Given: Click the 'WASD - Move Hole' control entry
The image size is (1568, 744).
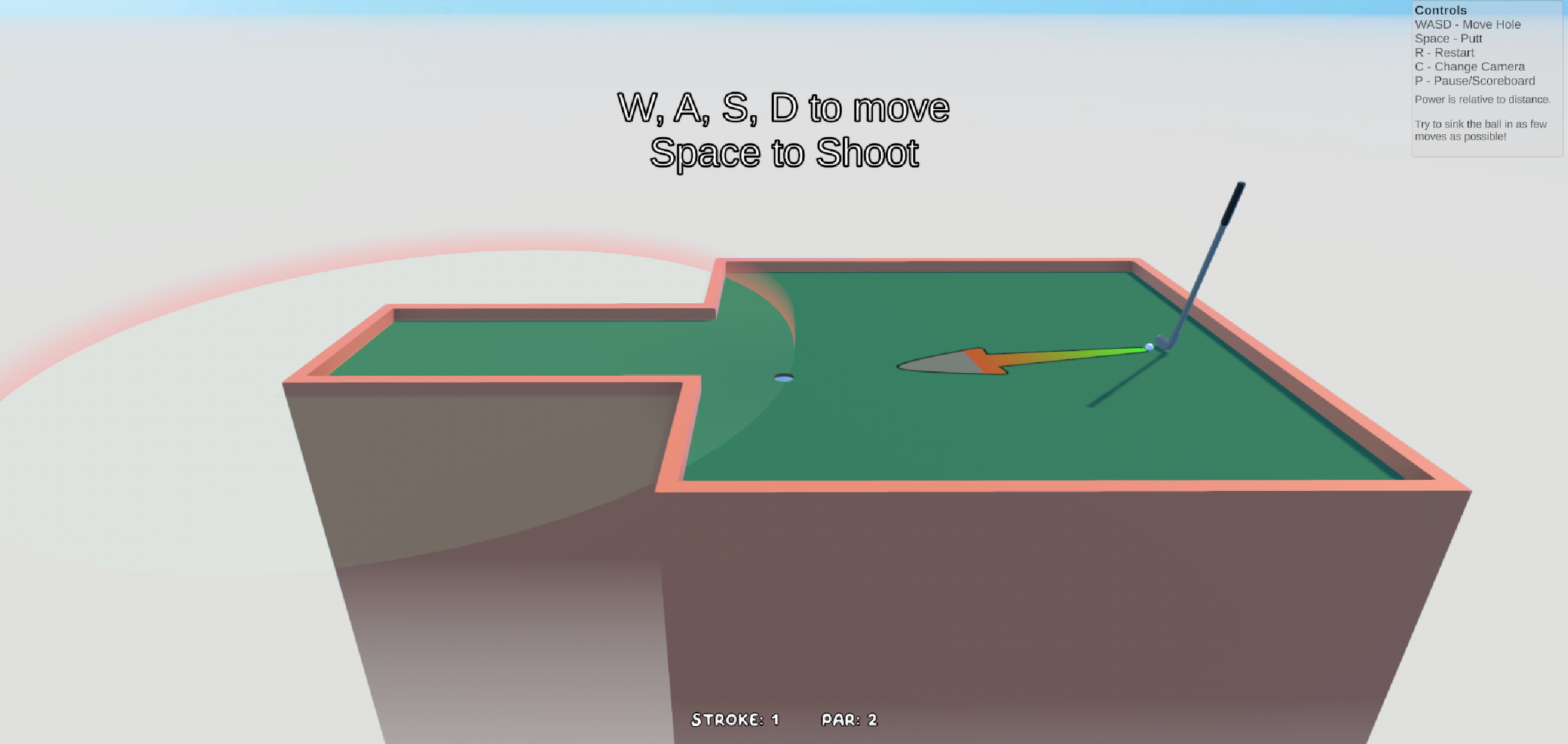Looking at the screenshot, I should pyautogui.click(x=1468, y=25).
